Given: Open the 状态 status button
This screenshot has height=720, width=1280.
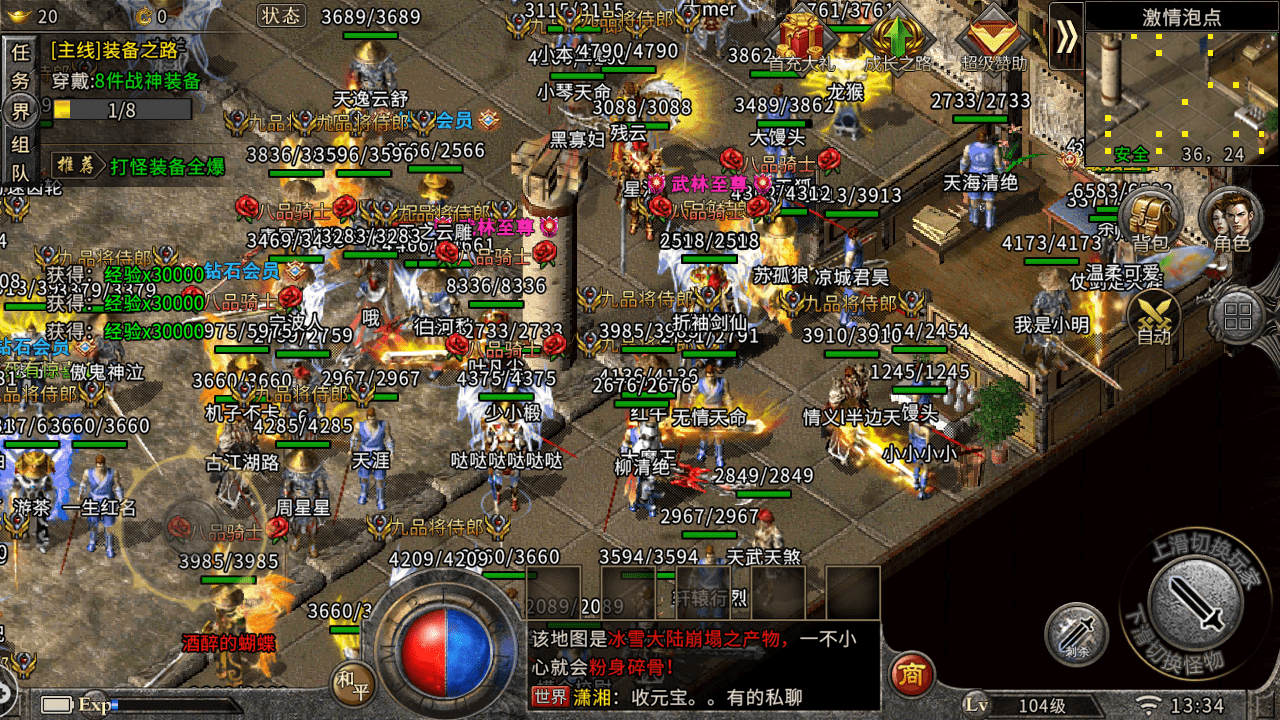Looking at the screenshot, I should [281, 17].
